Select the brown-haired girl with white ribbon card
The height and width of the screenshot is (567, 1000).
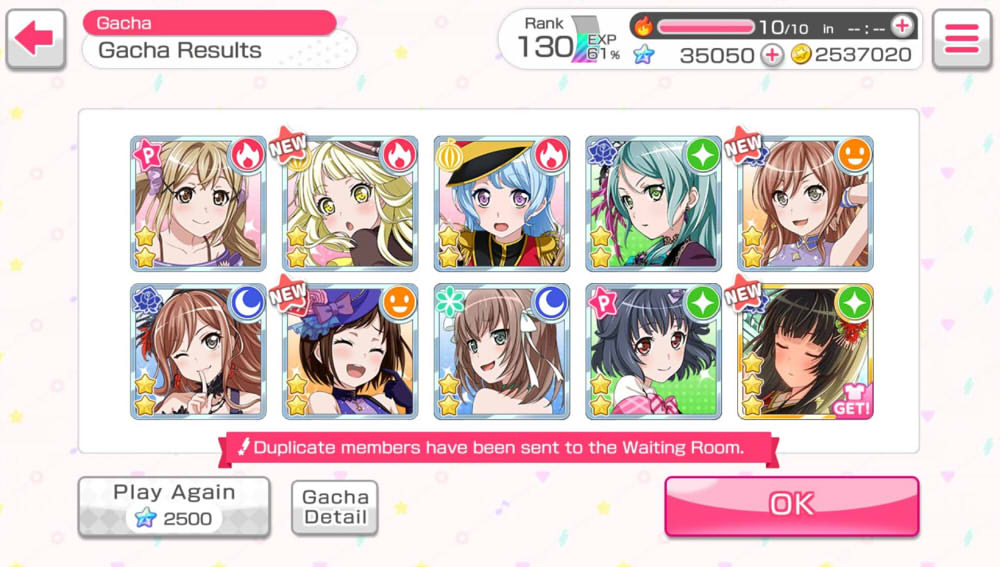502,352
